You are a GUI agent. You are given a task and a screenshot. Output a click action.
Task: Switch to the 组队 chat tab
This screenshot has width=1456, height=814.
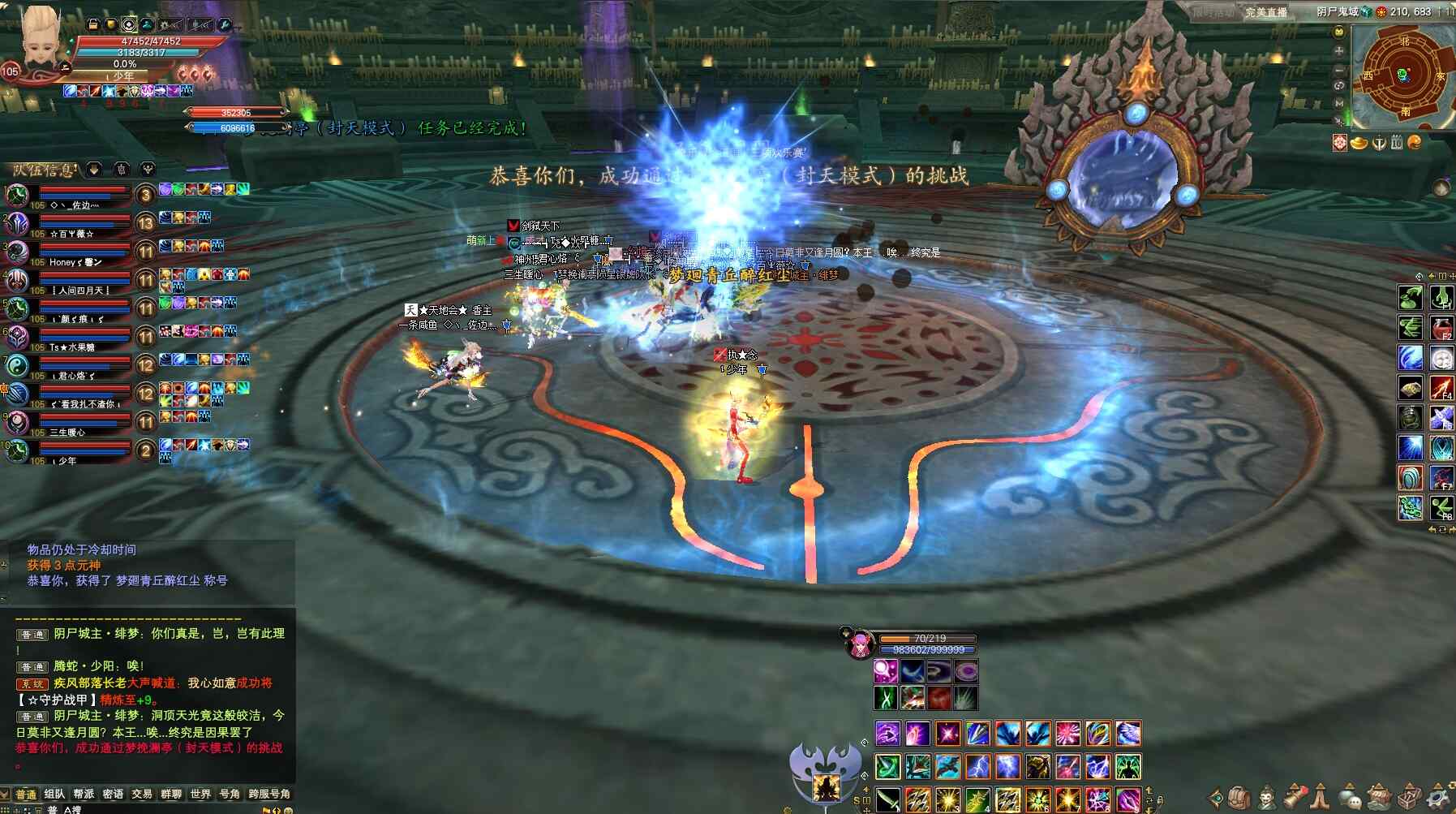tap(54, 794)
